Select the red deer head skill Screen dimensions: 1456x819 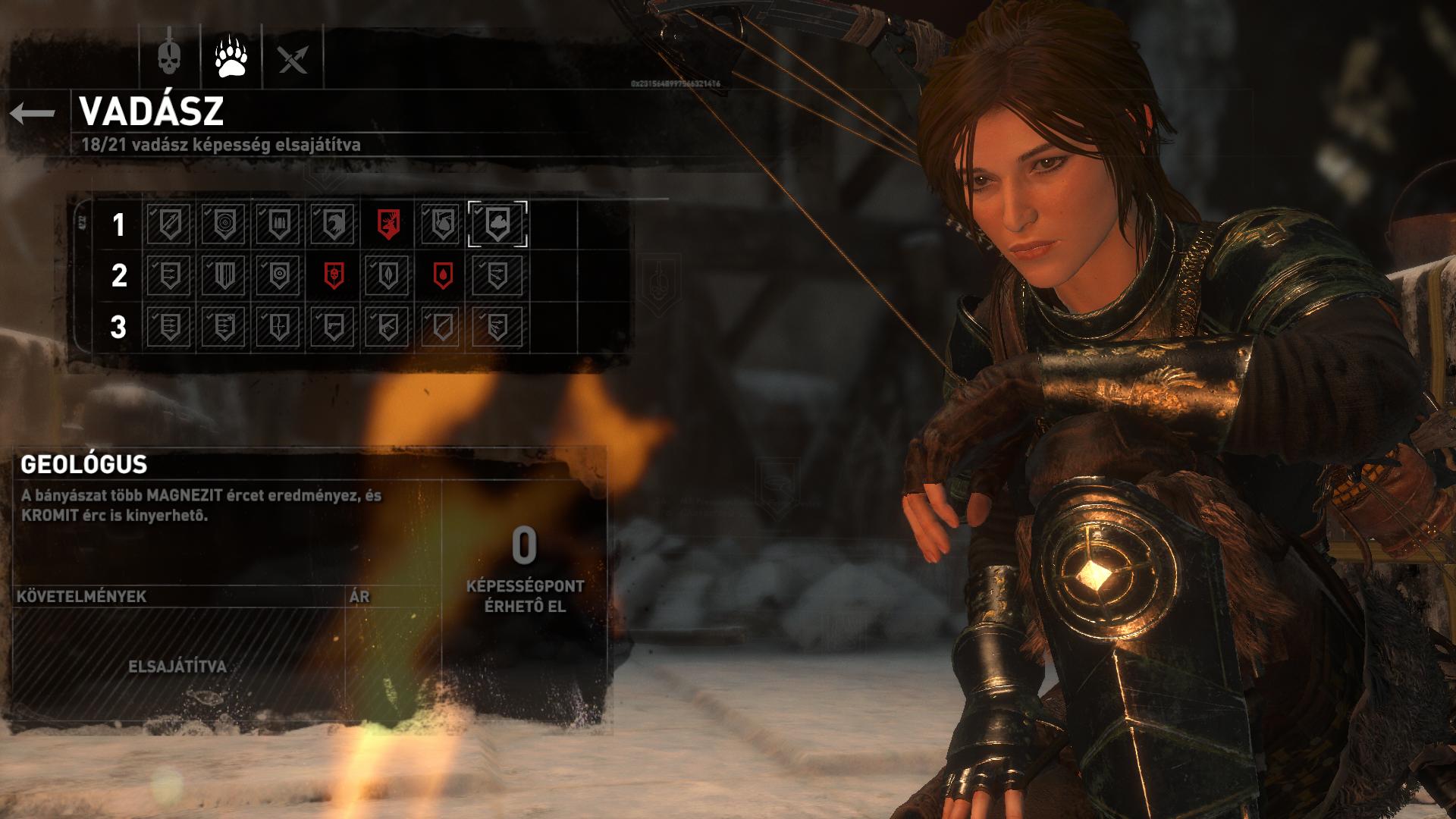click(388, 224)
